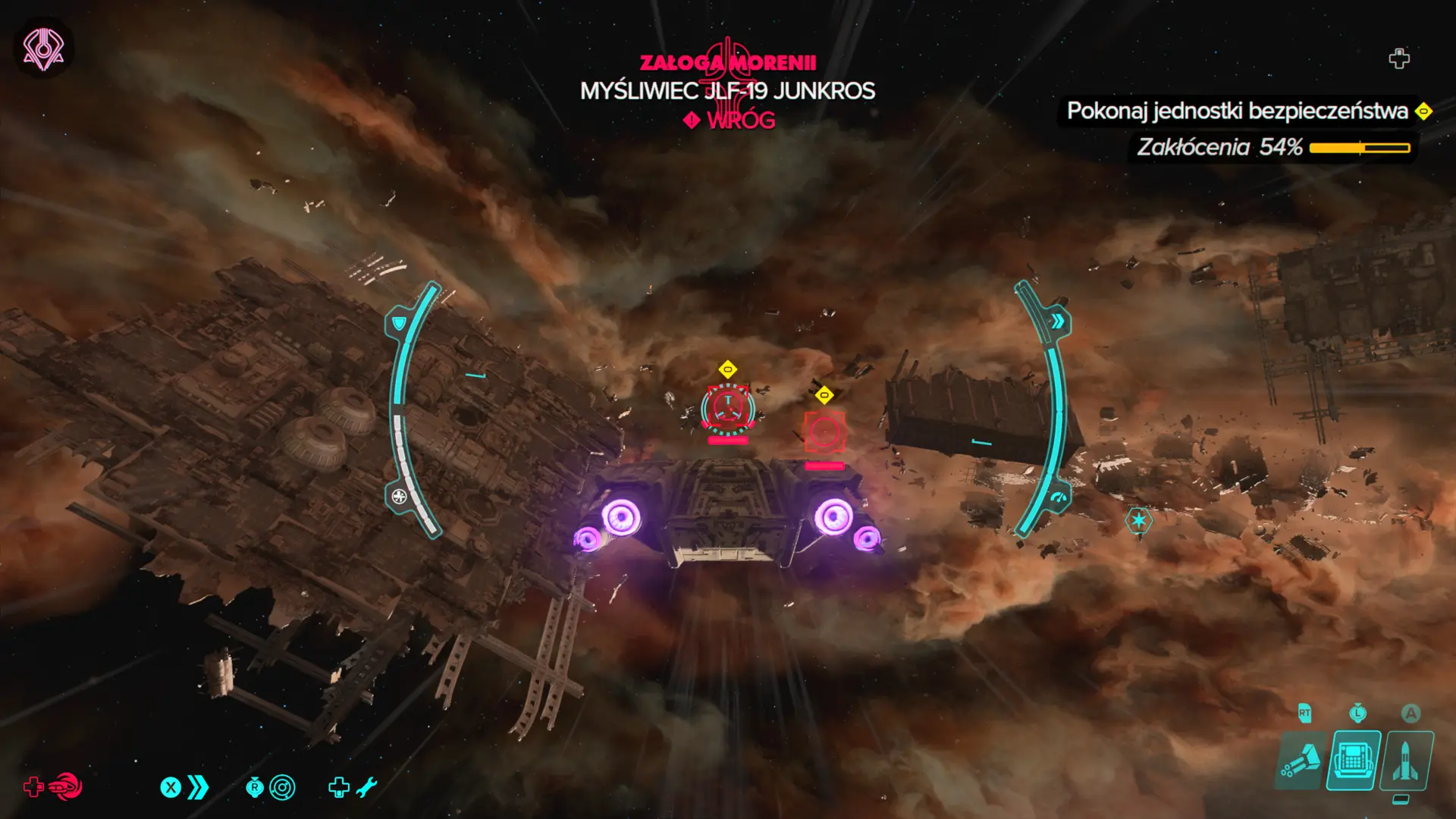Trigger the circular target scan icon

282,788
